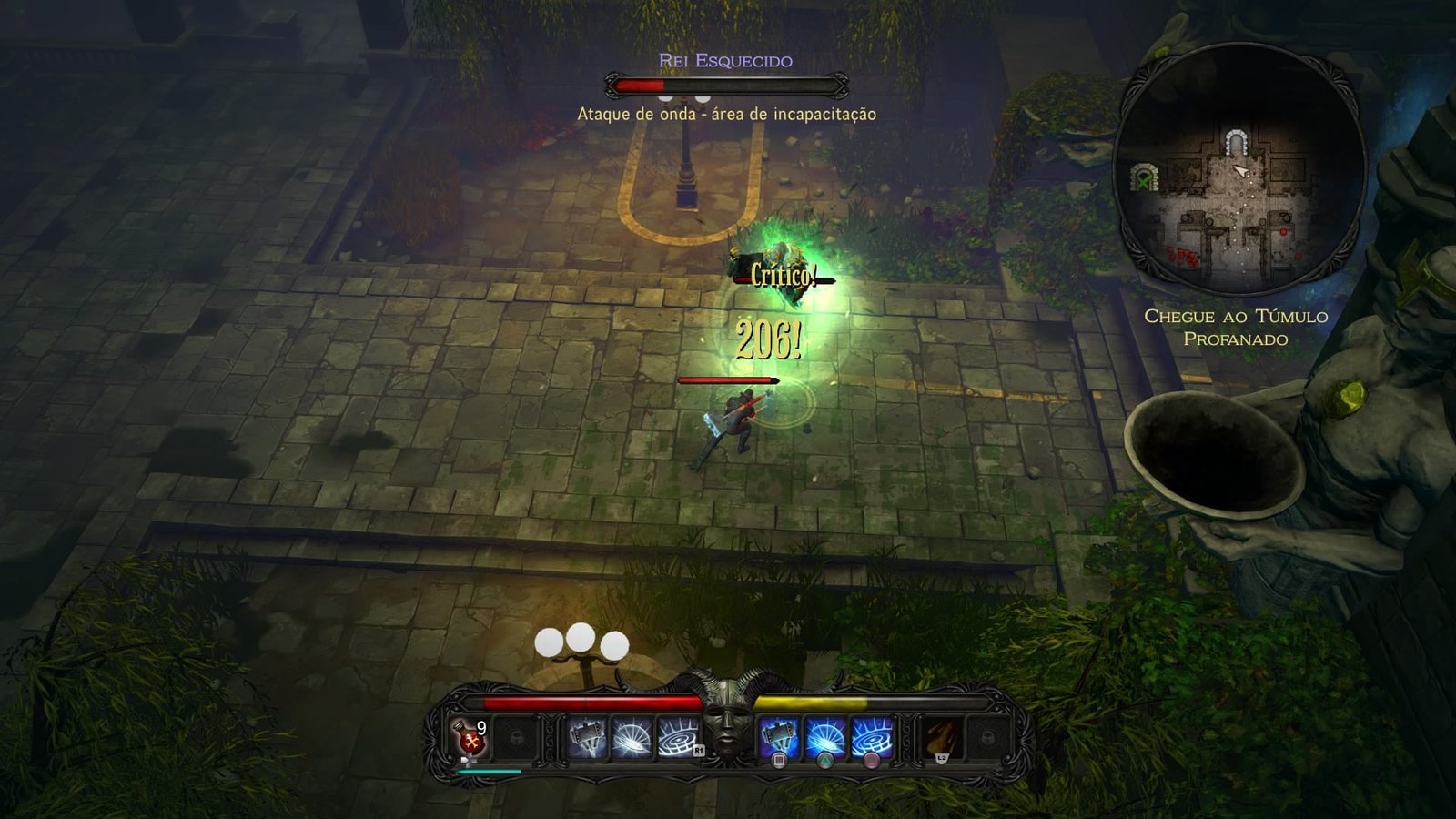Cast the blue shockwave rings ability
Image resolution: width=1456 pixels, height=819 pixels.
pos(871,737)
